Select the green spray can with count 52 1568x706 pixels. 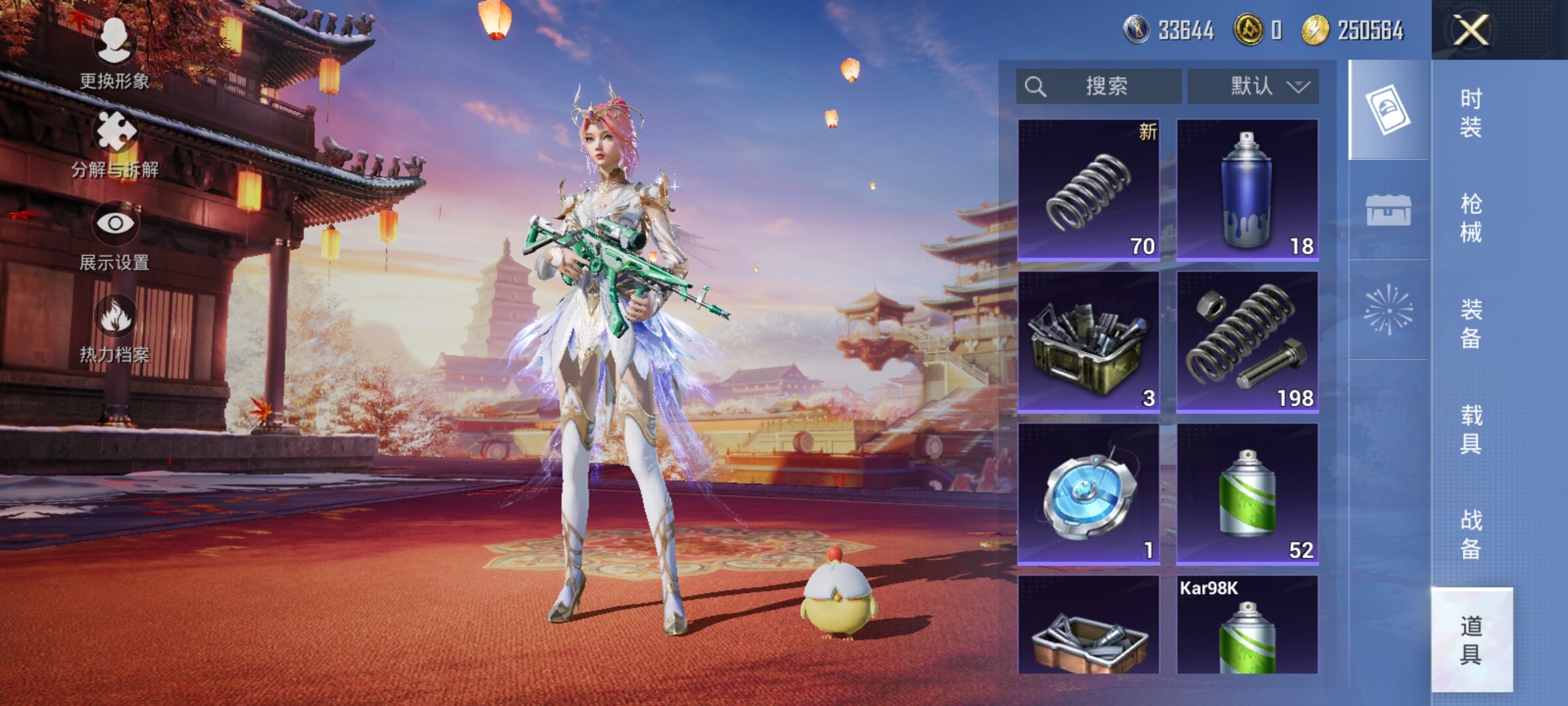click(x=1247, y=494)
